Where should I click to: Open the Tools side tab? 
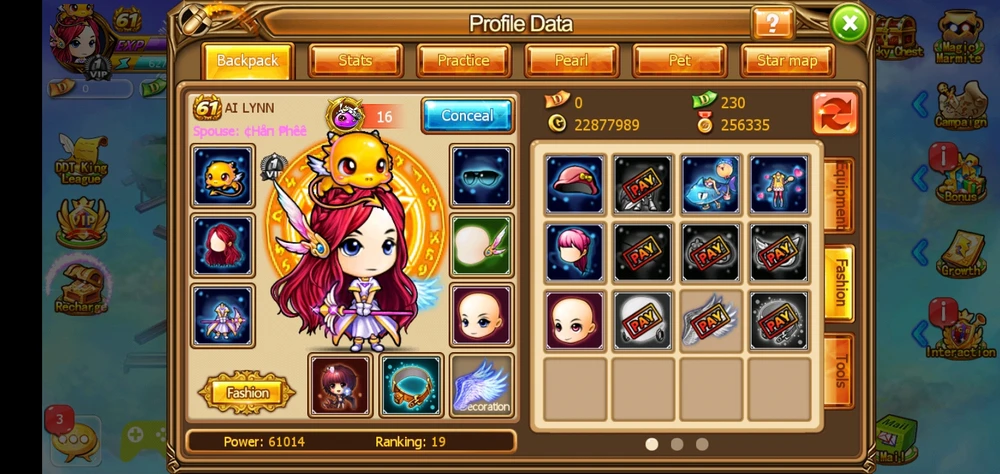coord(838,371)
